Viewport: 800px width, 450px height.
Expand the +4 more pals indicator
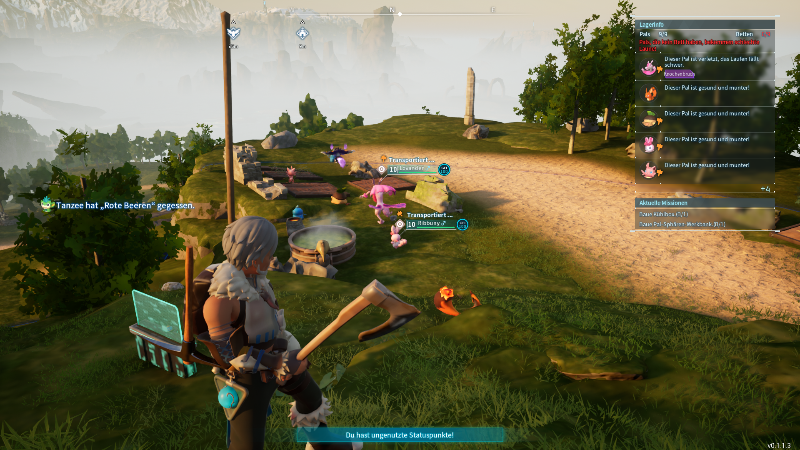[765, 188]
